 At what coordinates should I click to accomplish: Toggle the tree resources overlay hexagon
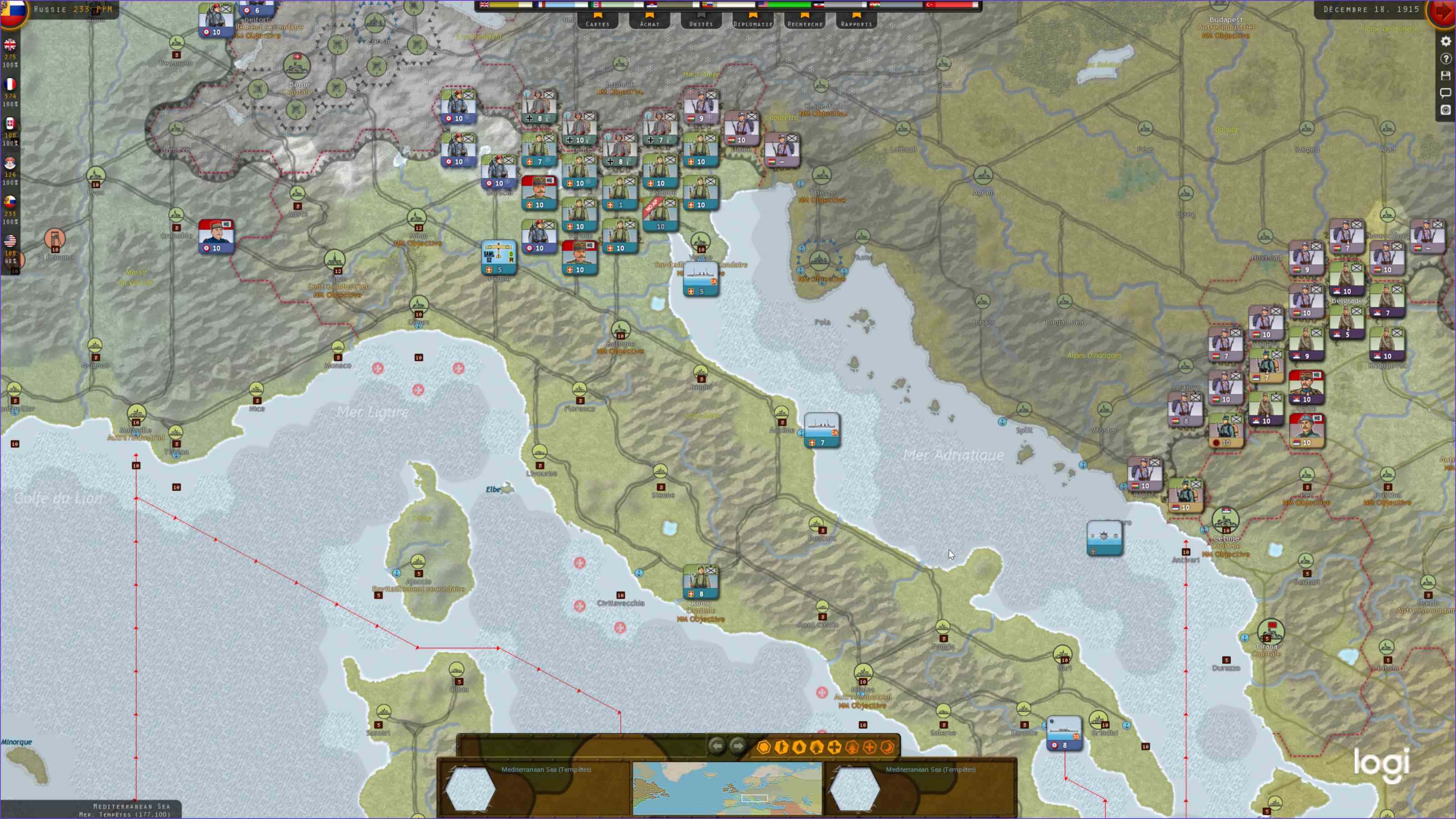tap(816, 747)
